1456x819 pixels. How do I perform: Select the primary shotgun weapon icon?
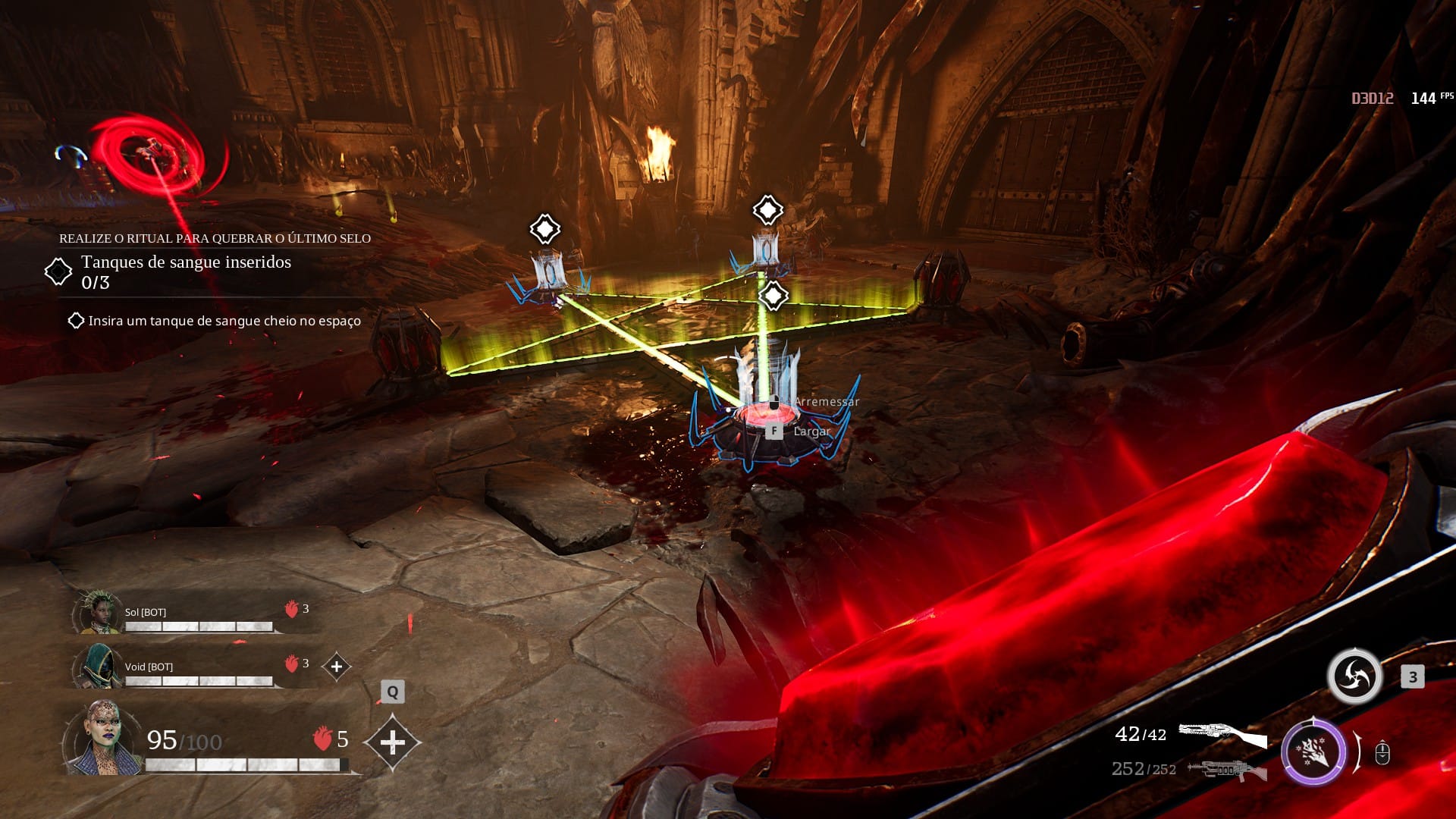tap(1222, 734)
